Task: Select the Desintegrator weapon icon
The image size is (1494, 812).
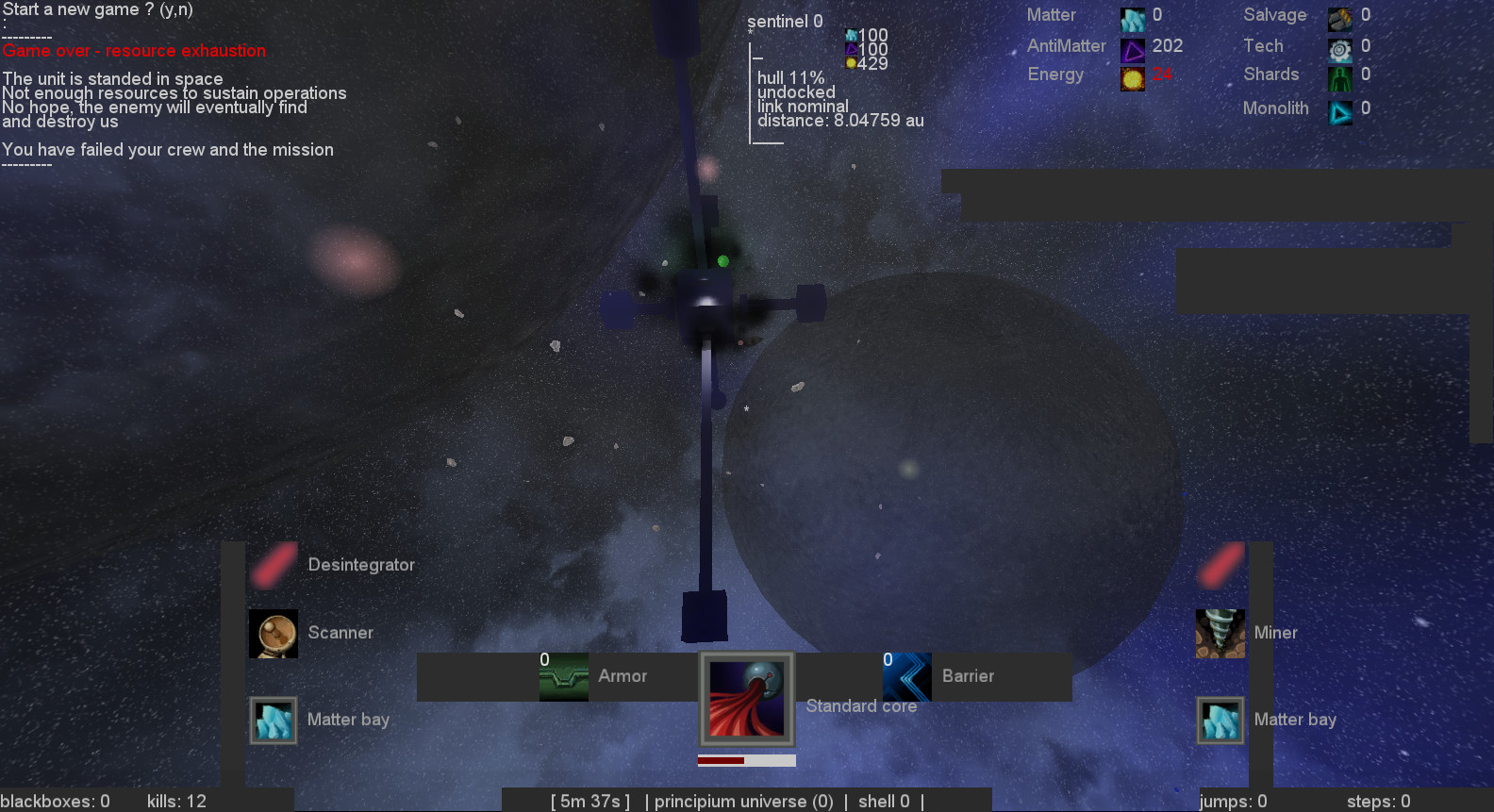Action: (x=273, y=564)
